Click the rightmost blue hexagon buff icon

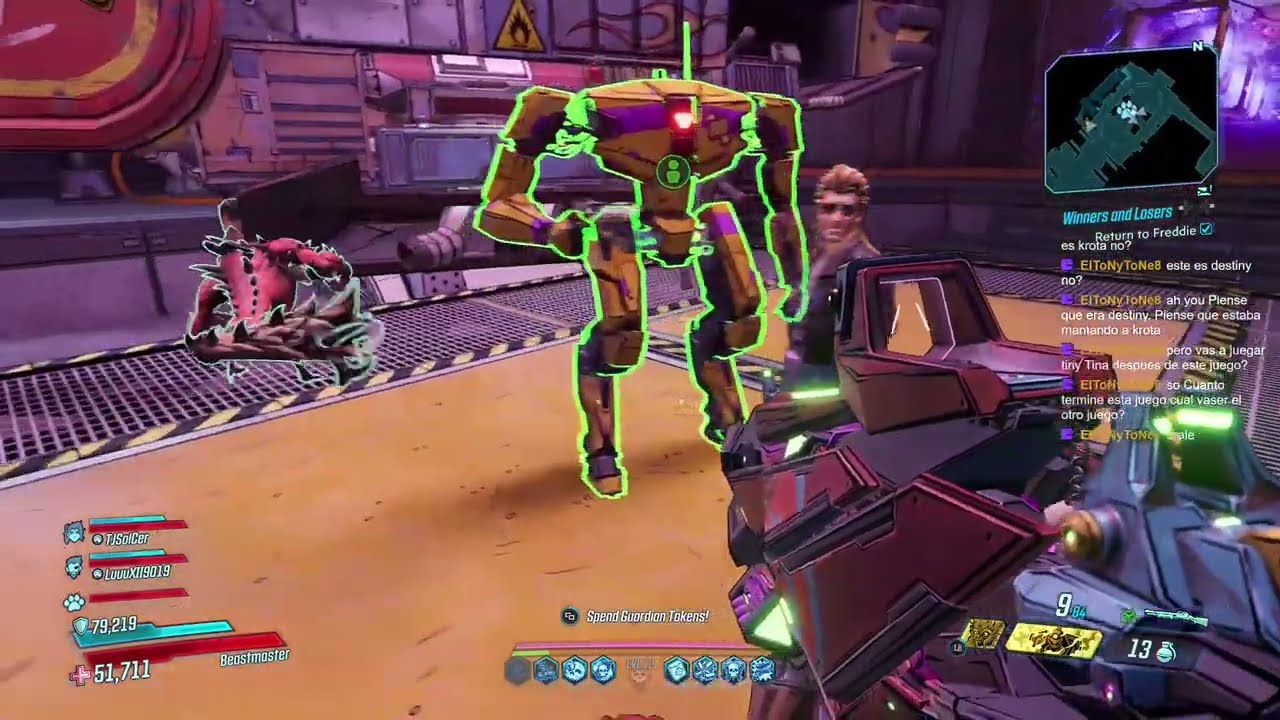pos(762,670)
